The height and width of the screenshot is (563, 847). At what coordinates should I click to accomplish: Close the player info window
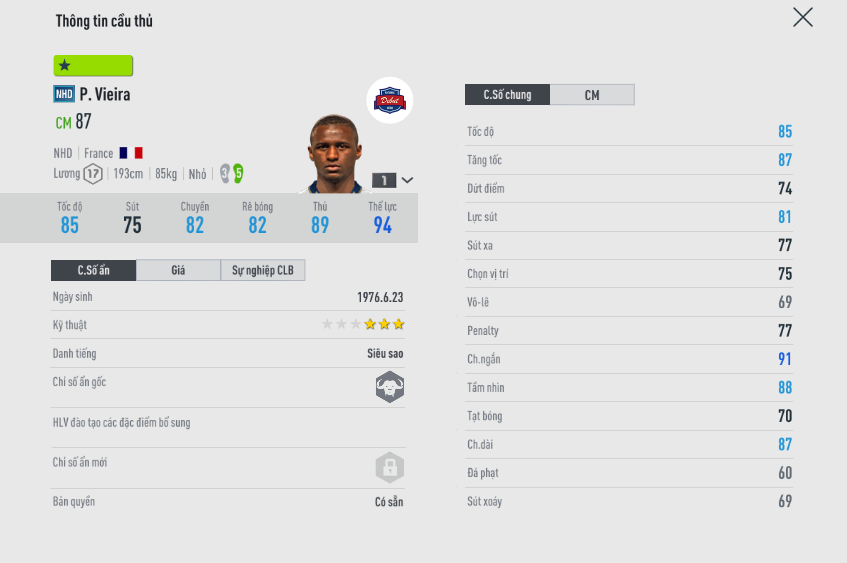point(802,17)
